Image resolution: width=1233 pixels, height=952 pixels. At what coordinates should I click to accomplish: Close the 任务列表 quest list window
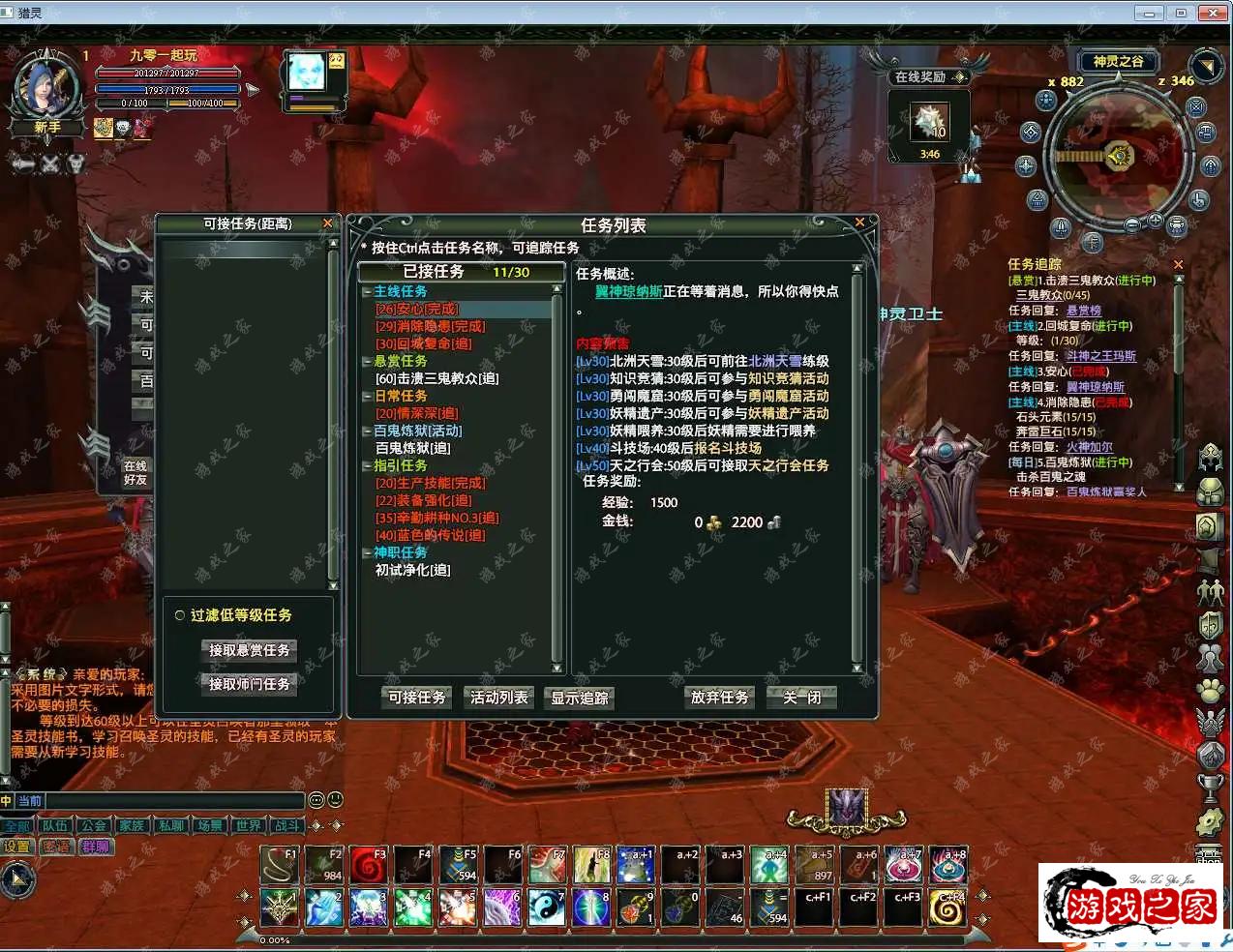pos(858,223)
